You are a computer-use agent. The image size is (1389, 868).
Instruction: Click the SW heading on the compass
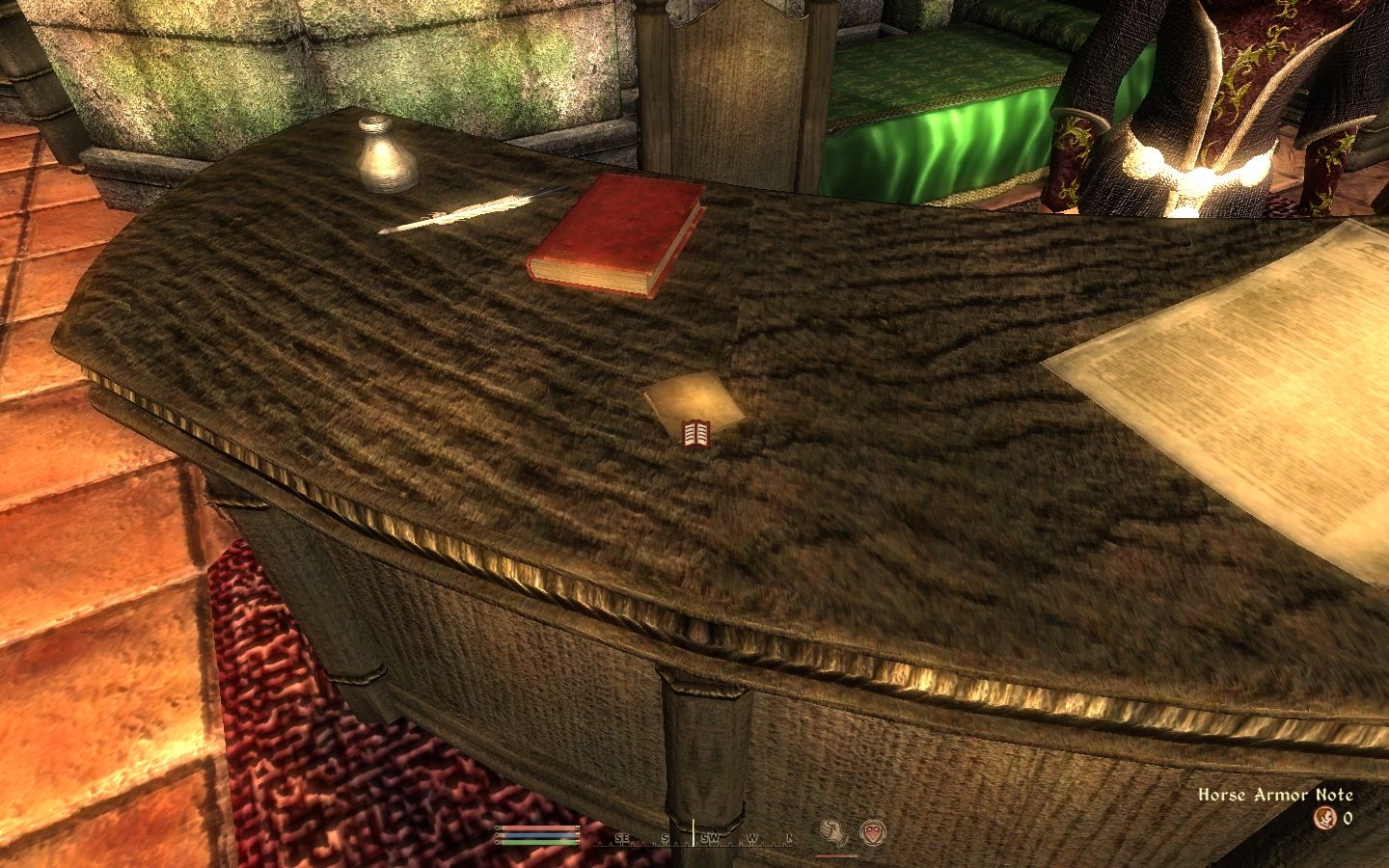[710, 837]
